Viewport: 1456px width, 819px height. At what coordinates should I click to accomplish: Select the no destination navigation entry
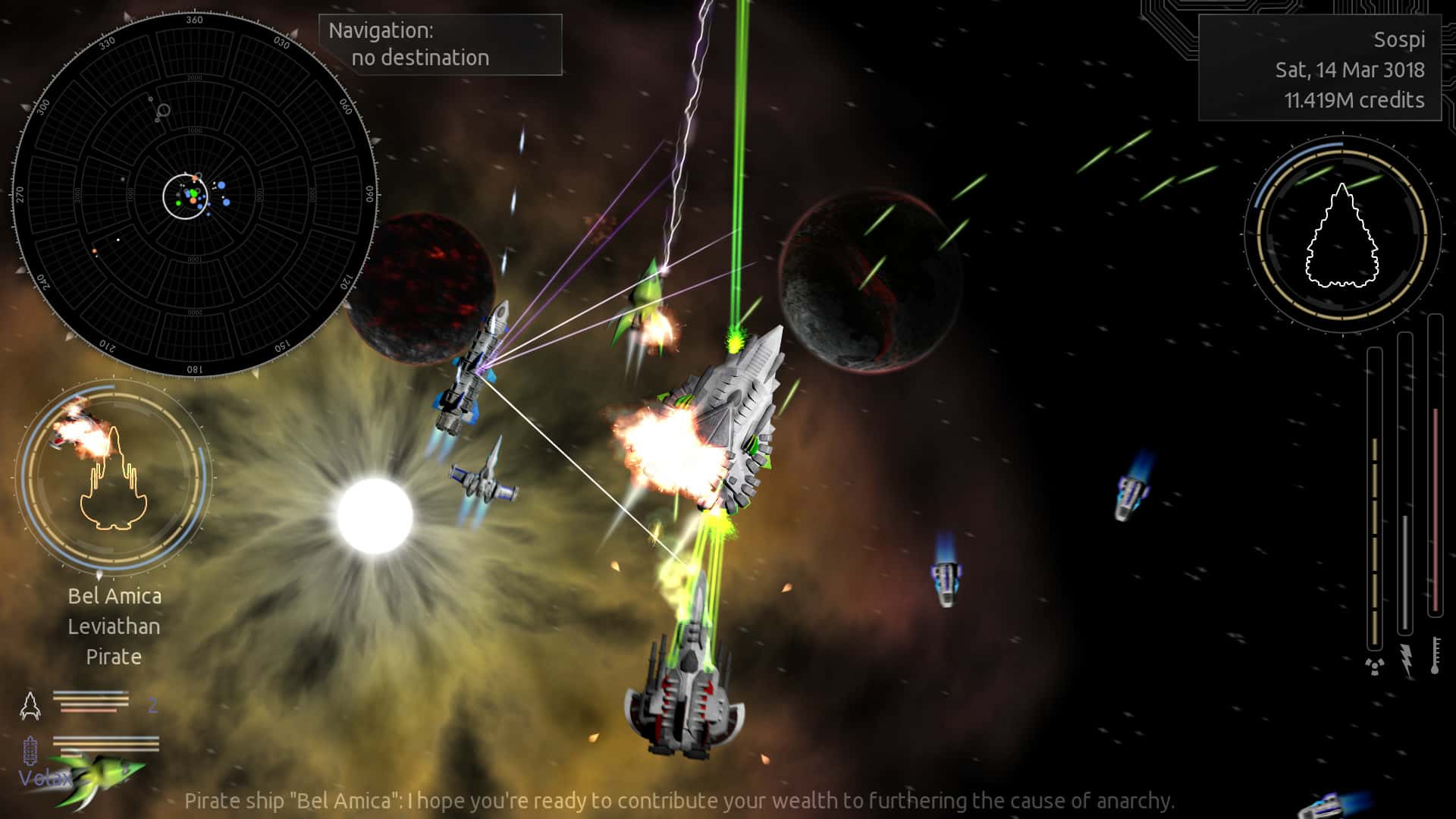[422, 58]
